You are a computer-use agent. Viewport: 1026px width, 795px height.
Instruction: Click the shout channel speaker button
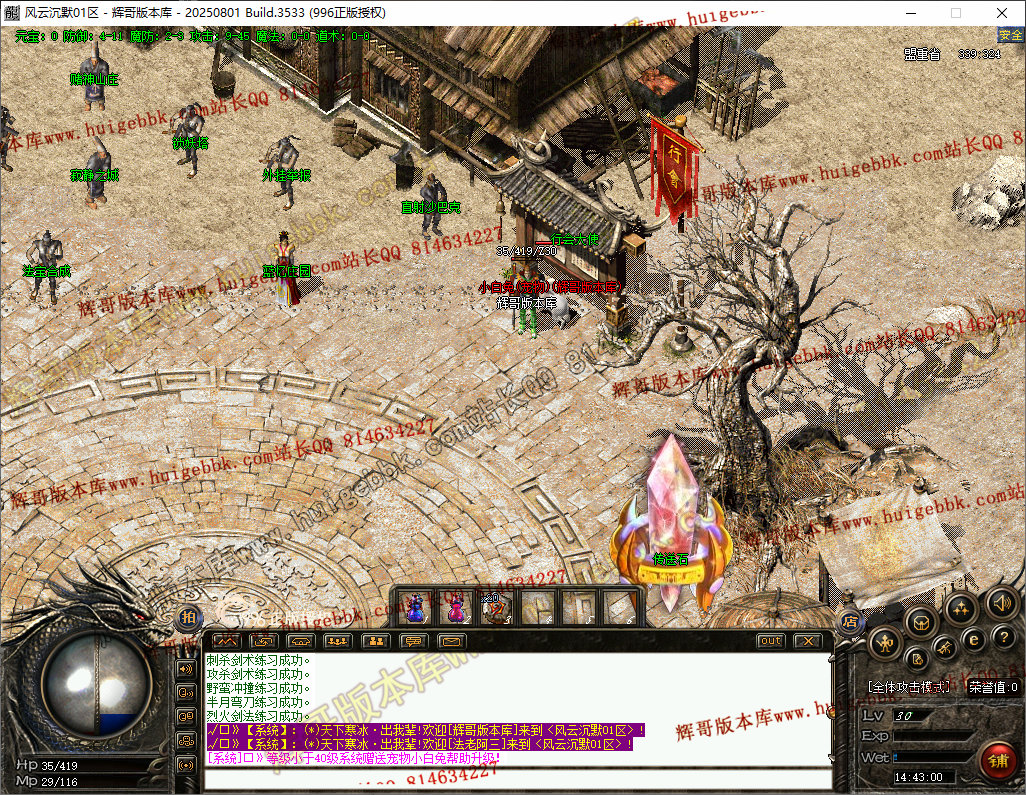click(x=186, y=668)
